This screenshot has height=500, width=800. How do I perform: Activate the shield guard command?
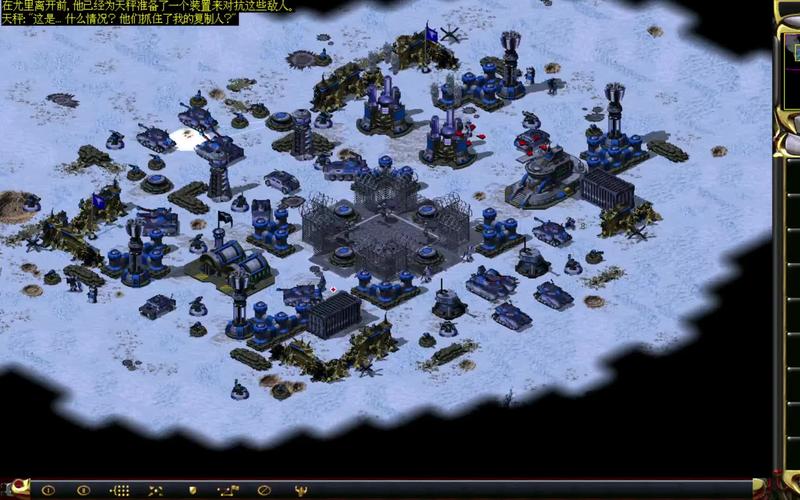[192, 491]
